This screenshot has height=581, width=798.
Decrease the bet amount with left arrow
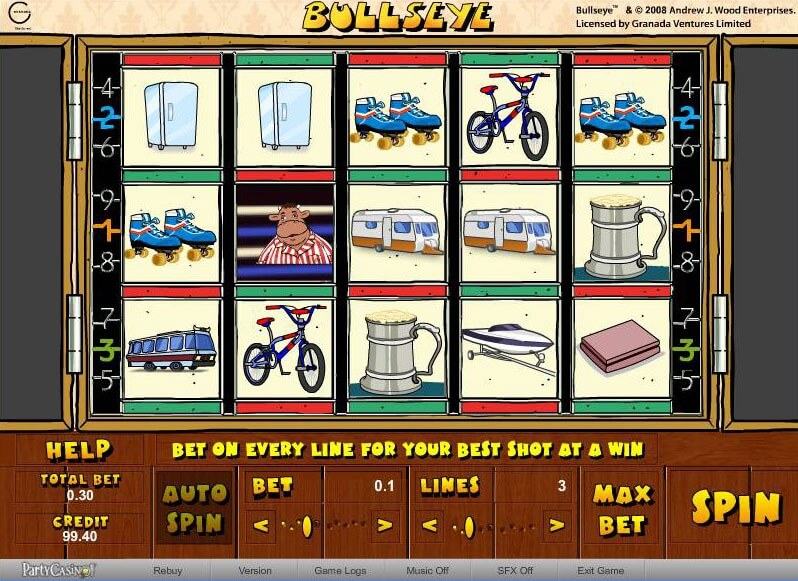click(262, 524)
